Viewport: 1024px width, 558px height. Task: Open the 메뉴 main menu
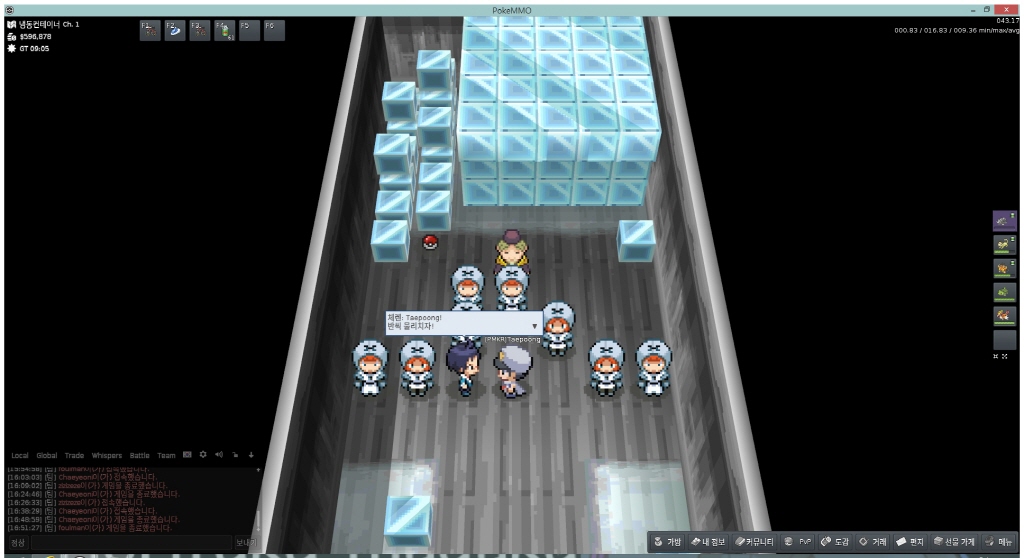(999, 542)
